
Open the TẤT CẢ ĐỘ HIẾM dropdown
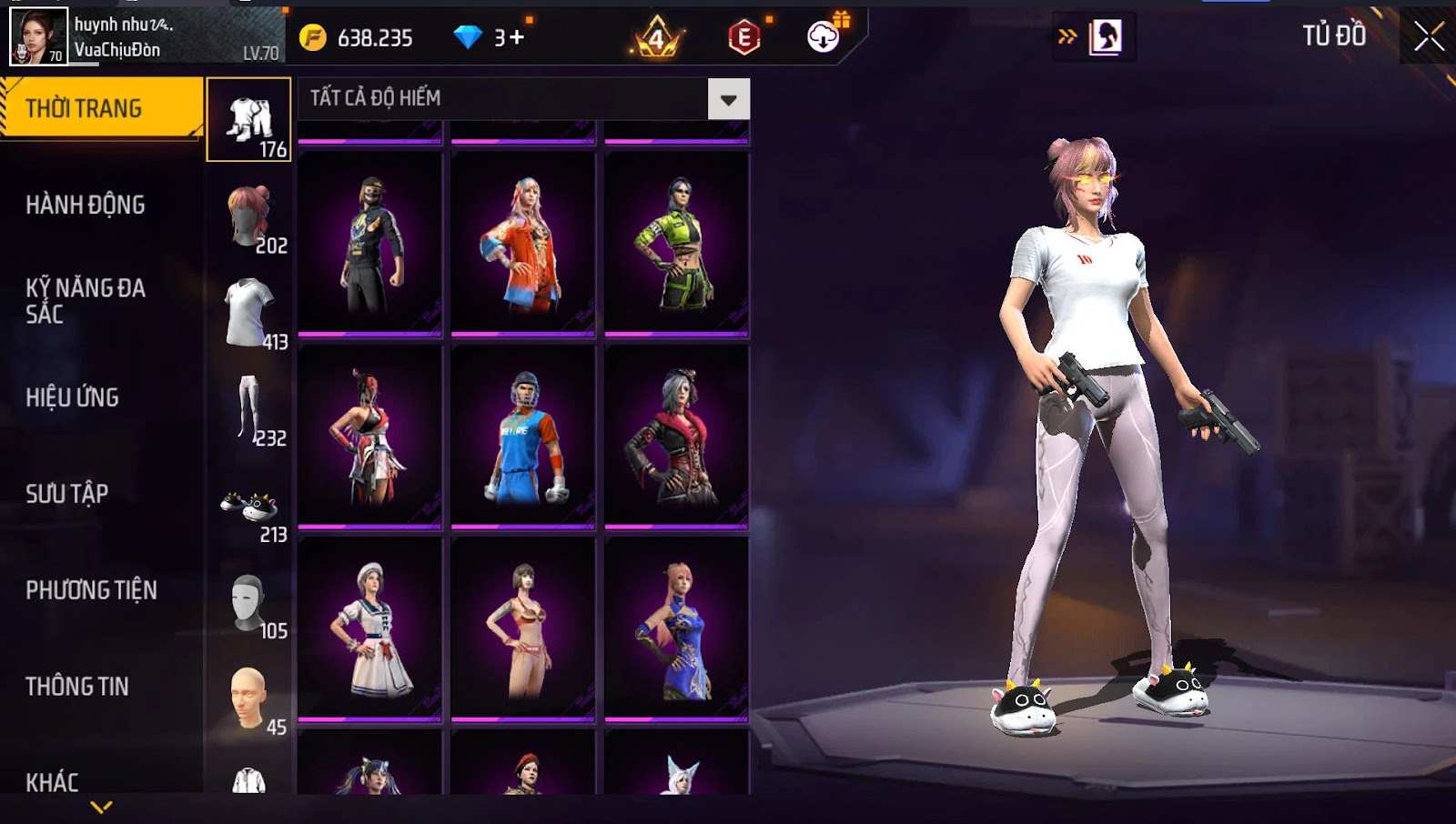point(728,99)
